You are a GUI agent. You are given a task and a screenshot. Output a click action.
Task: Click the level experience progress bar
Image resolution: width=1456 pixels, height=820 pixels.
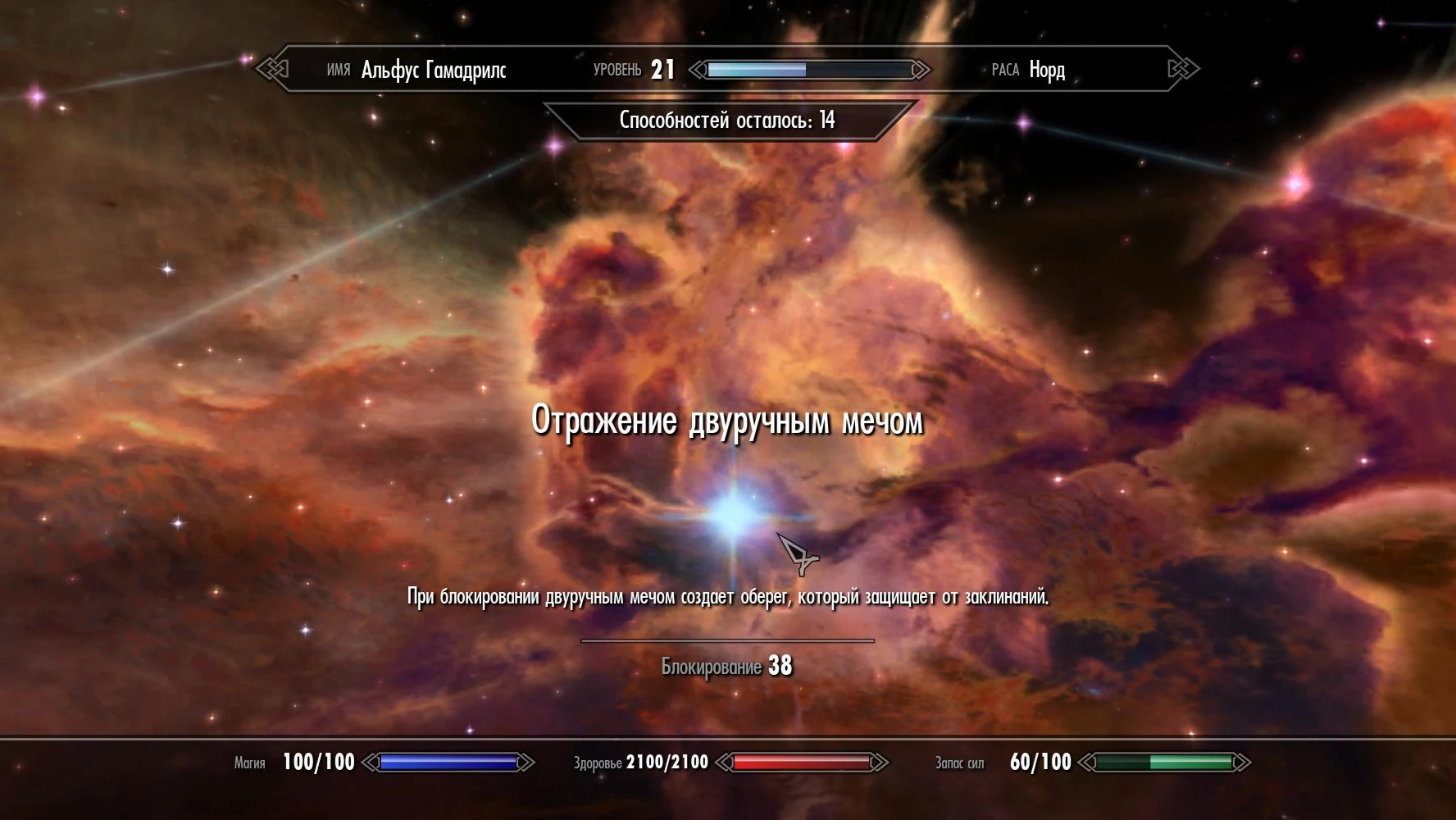coord(808,70)
